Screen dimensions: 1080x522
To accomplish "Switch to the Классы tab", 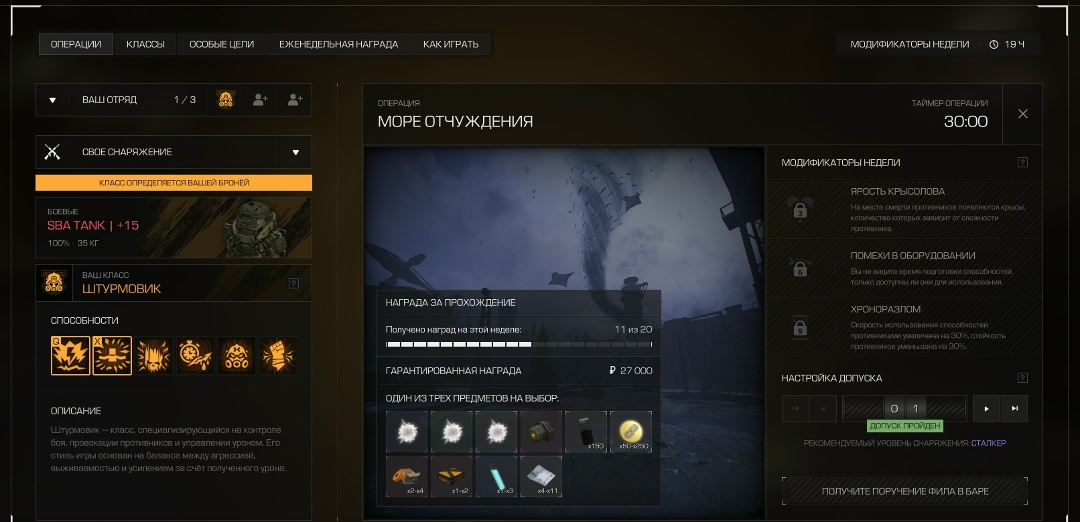I will tap(145, 44).
